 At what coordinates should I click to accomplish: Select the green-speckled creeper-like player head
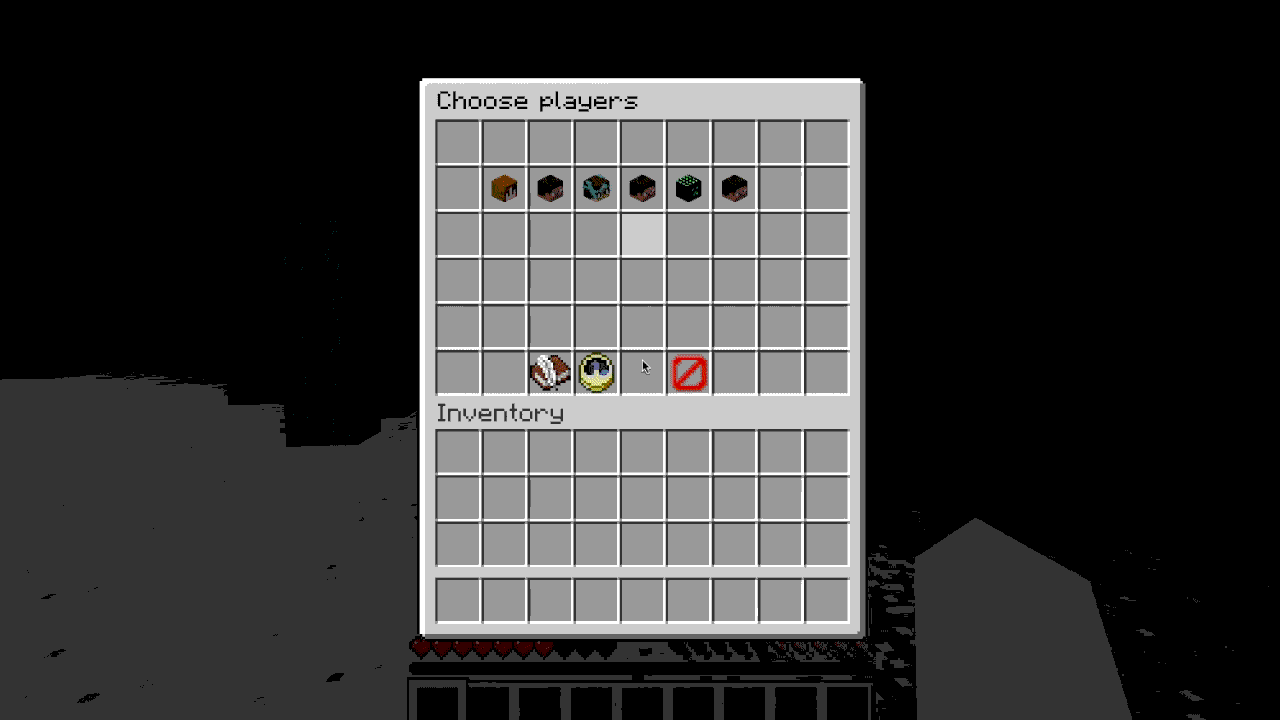pyautogui.click(x=687, y=188)
